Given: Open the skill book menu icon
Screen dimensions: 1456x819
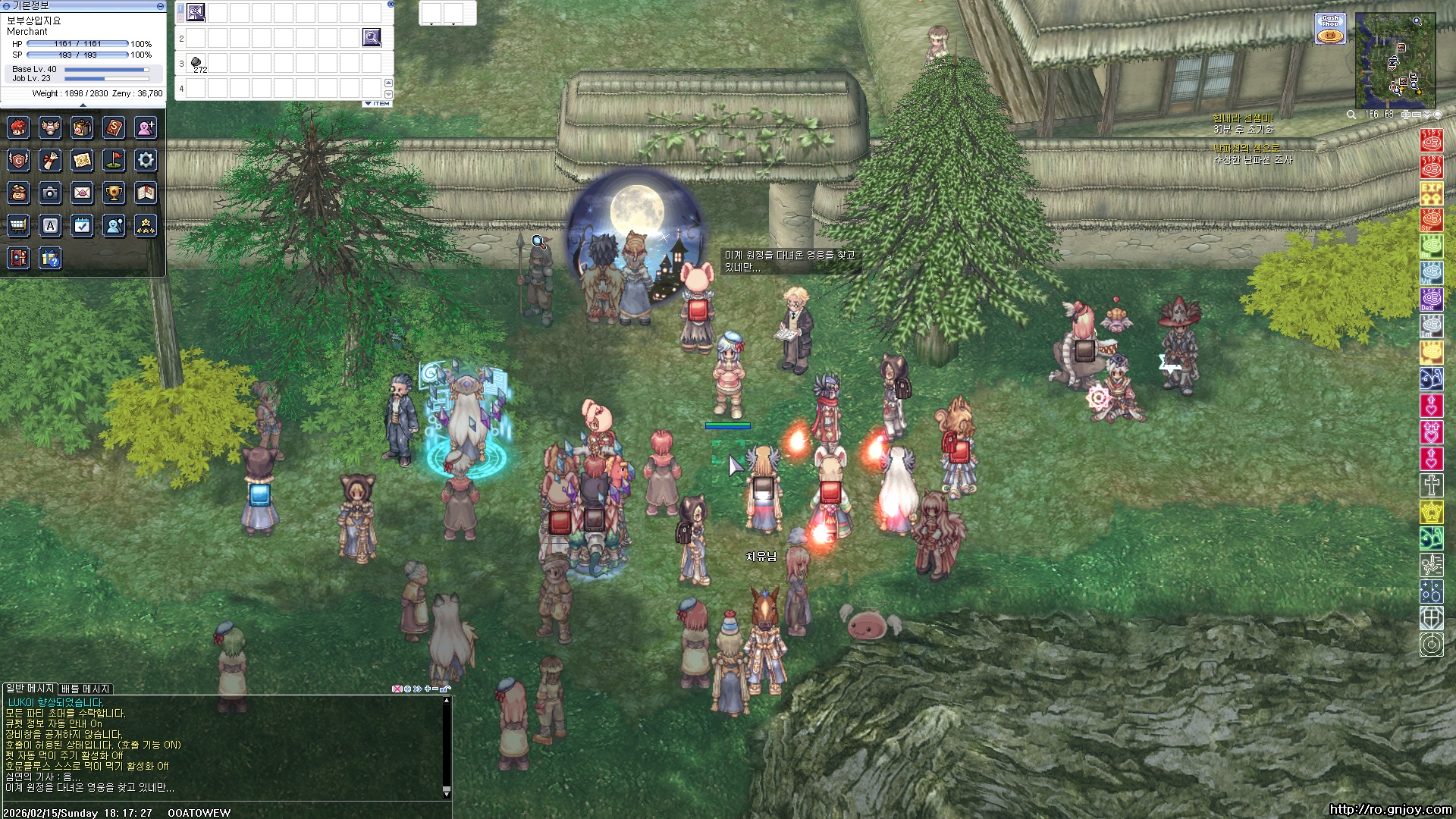Looking at the screenshot, I should pyautogui.click(x=114, y=127).
